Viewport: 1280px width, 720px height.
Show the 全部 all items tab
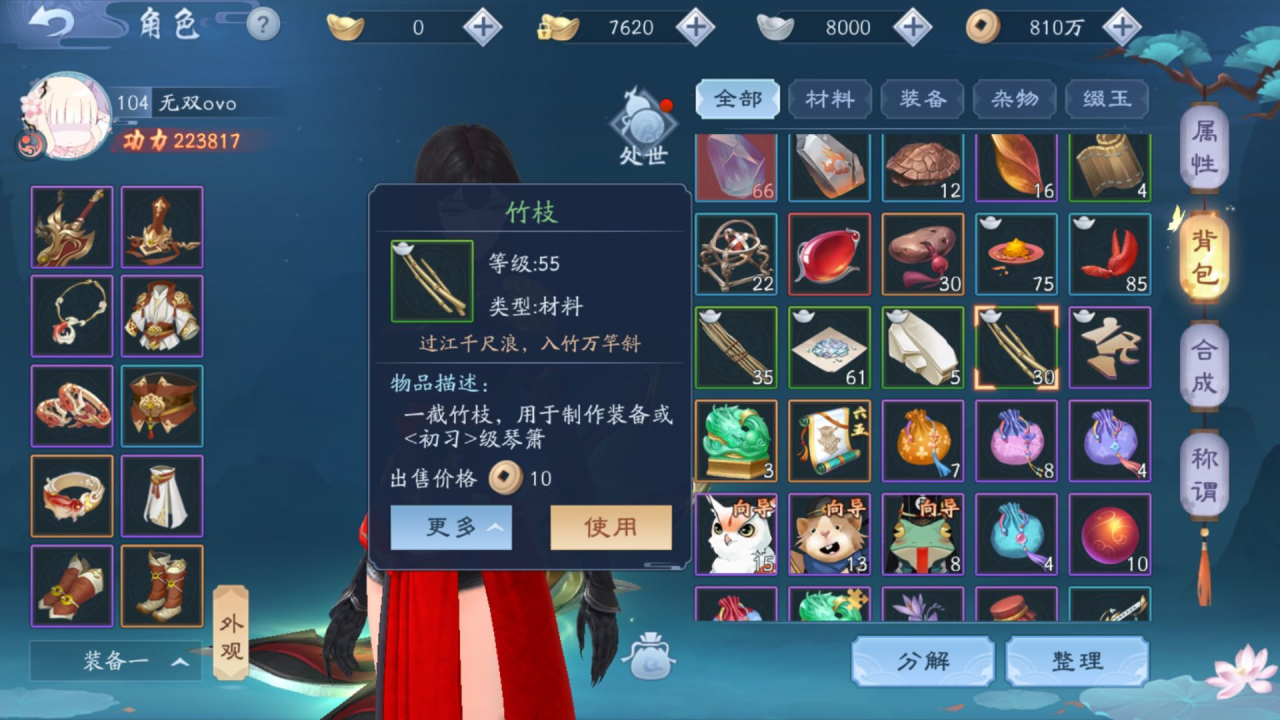[x=738, y=99]
